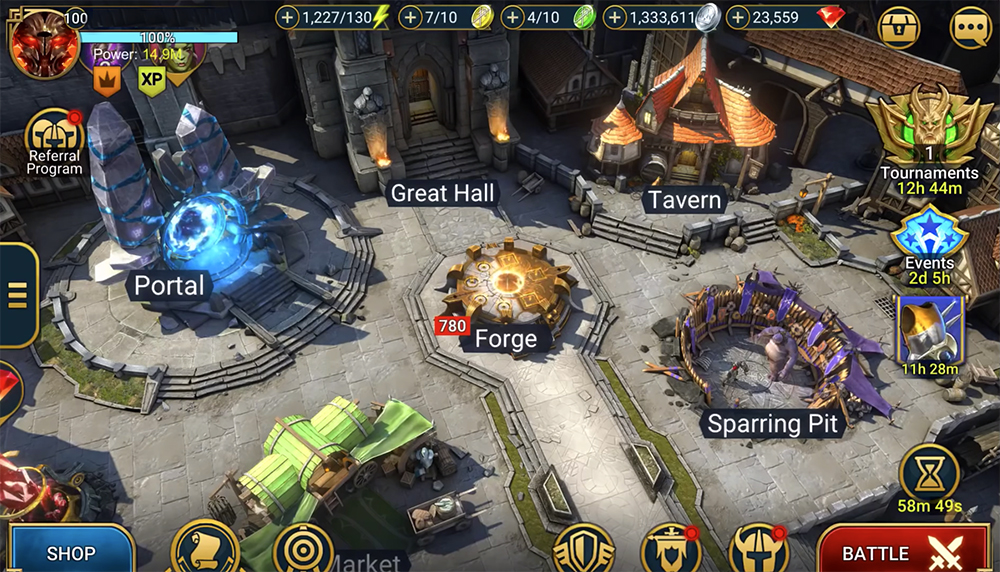Open the Referral Program
1000x572 pixels.
tap(54, 141)
